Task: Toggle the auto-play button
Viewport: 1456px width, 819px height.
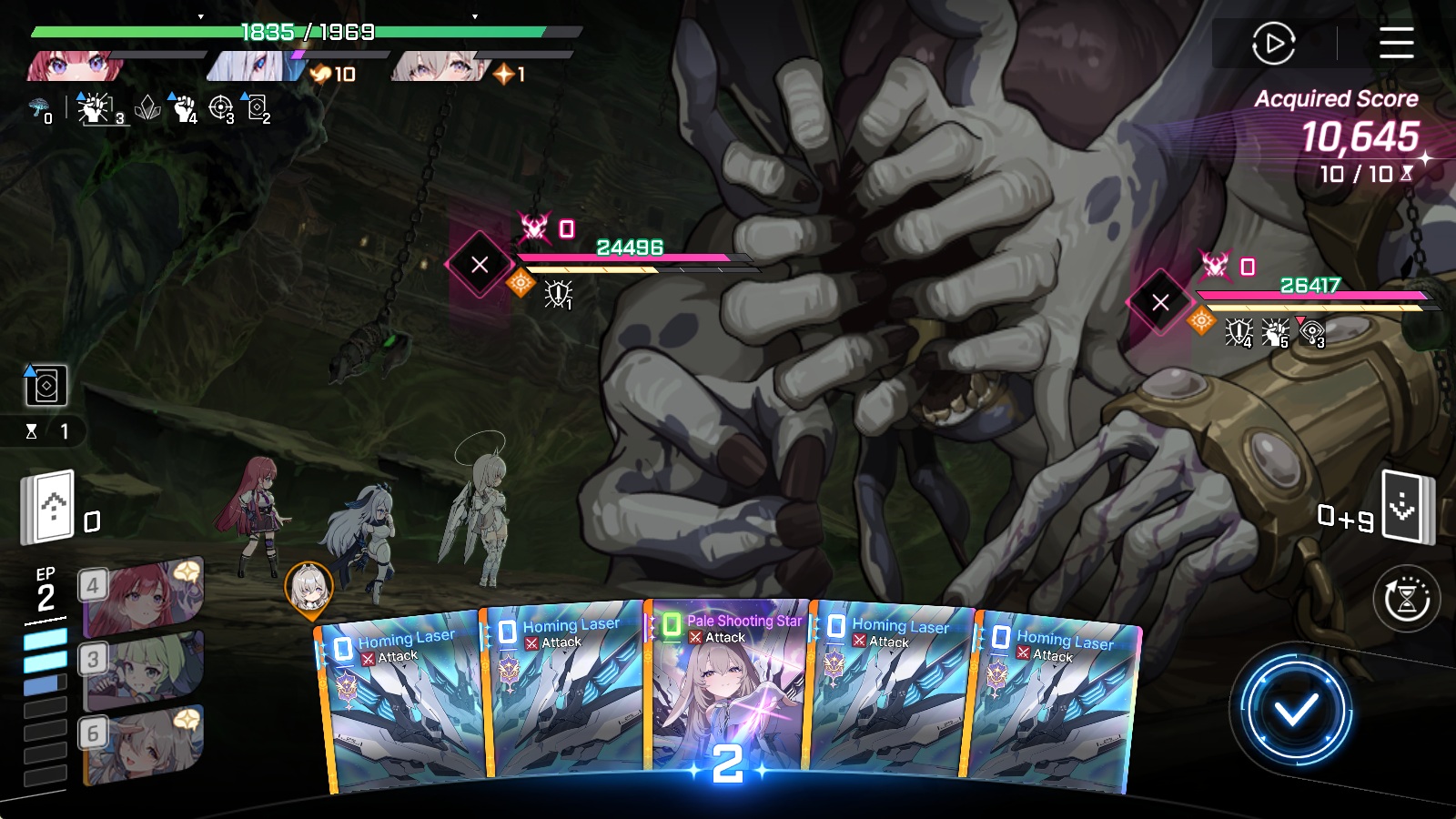Action: (1273, 43)
